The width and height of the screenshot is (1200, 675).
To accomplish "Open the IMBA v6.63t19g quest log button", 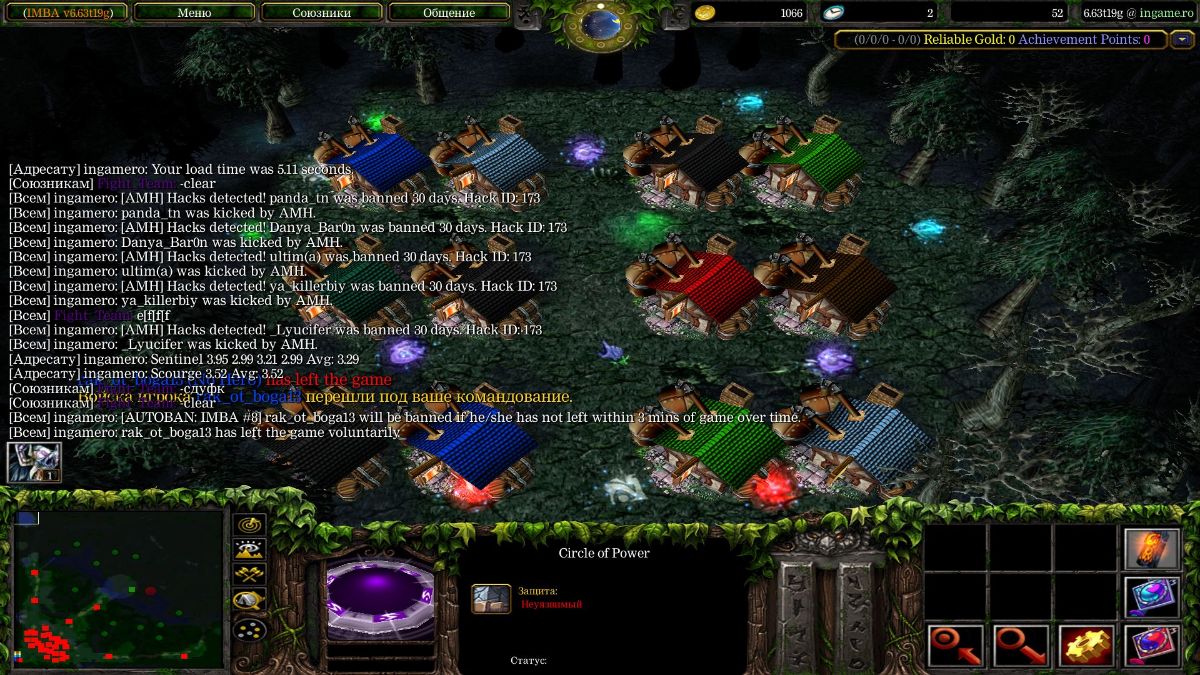I will [x=66, y=13].
